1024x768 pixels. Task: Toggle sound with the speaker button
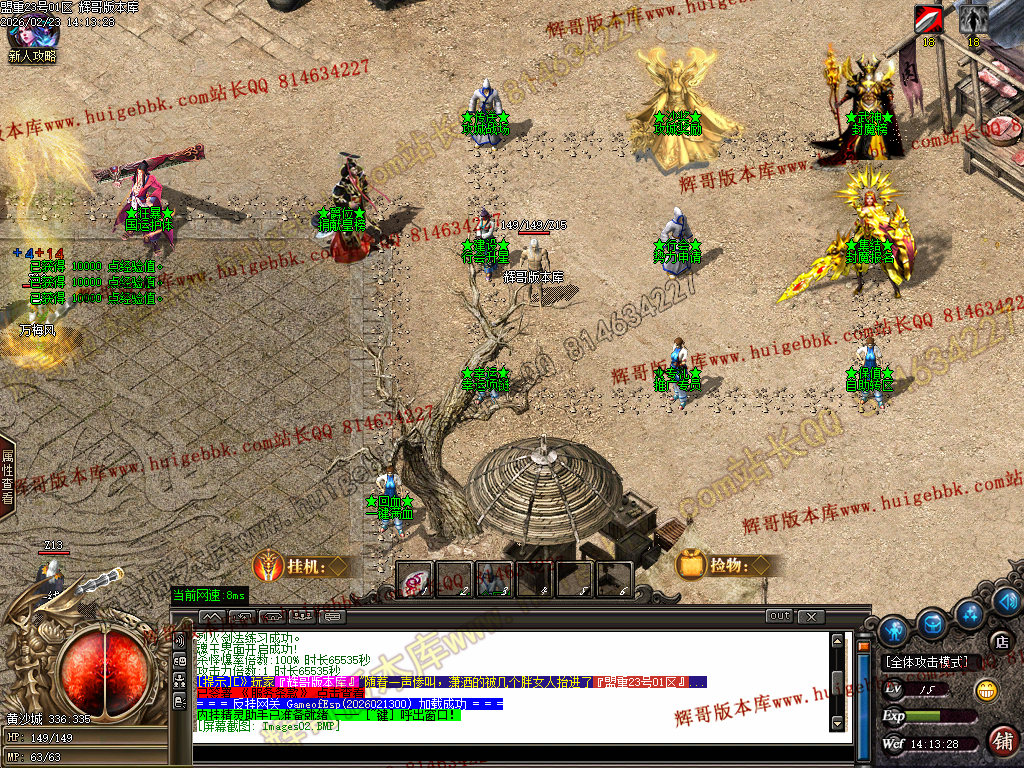point(1005,601)
